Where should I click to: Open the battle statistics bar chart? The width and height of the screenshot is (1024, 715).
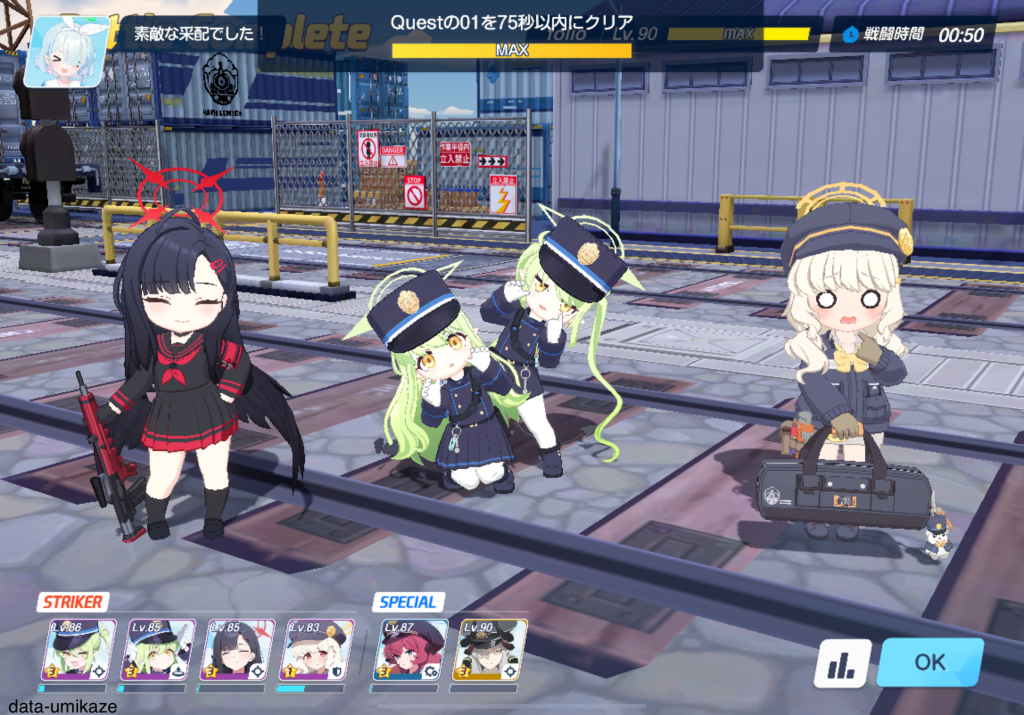pyautogui.click(x=841, y=663)
